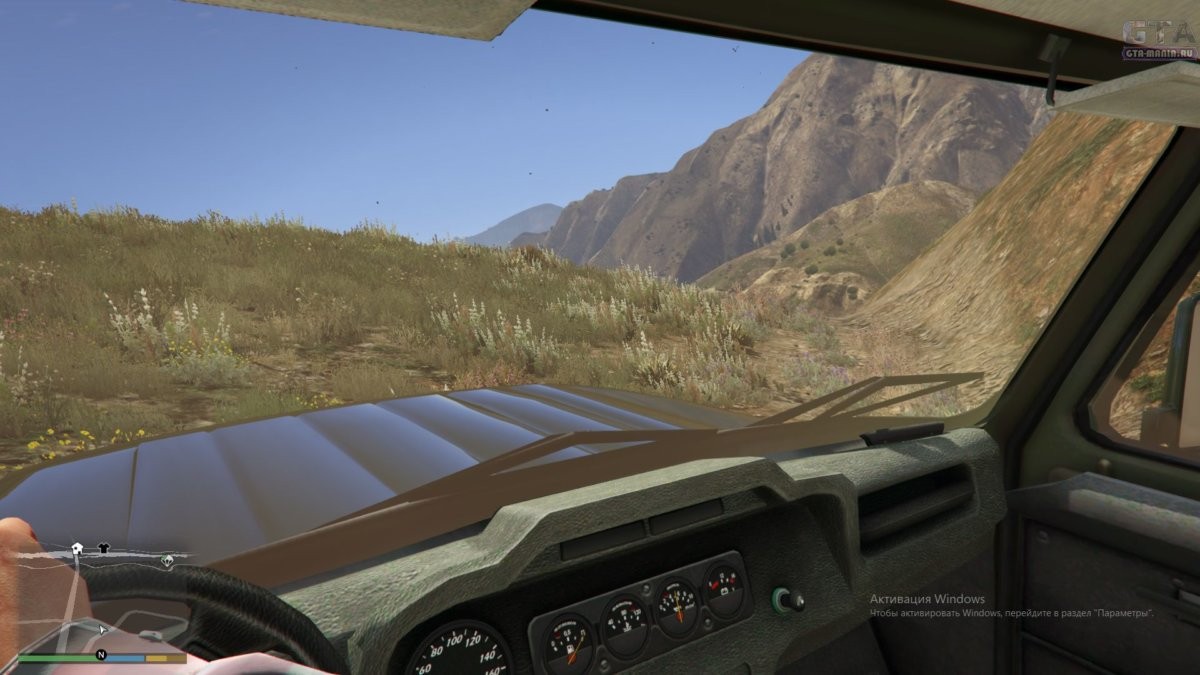Click the parachute blip on the minimap
1200x675 pixels.
(167, 561)
